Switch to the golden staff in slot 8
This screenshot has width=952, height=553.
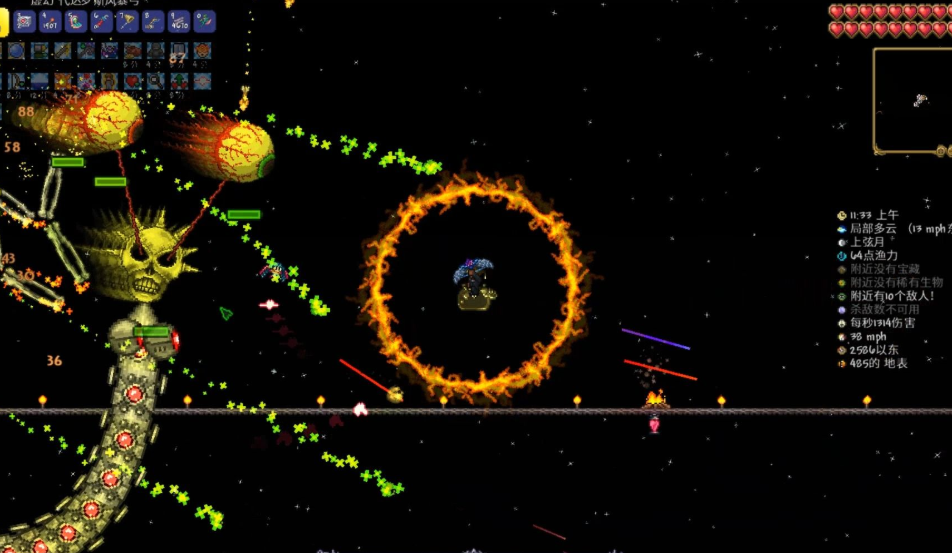click(153, 20)
